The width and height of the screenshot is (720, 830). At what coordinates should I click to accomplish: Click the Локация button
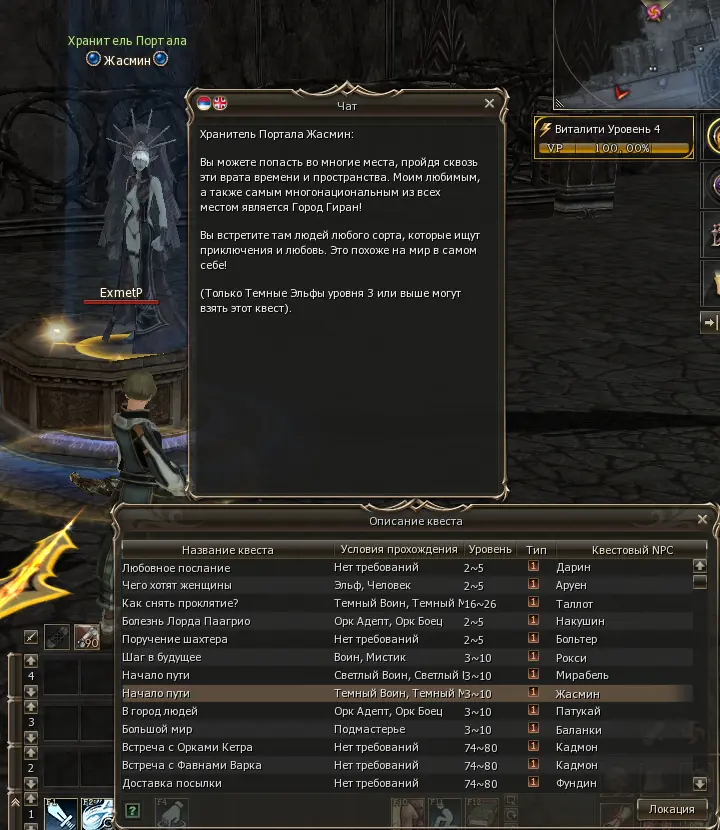tap(672, 809)
